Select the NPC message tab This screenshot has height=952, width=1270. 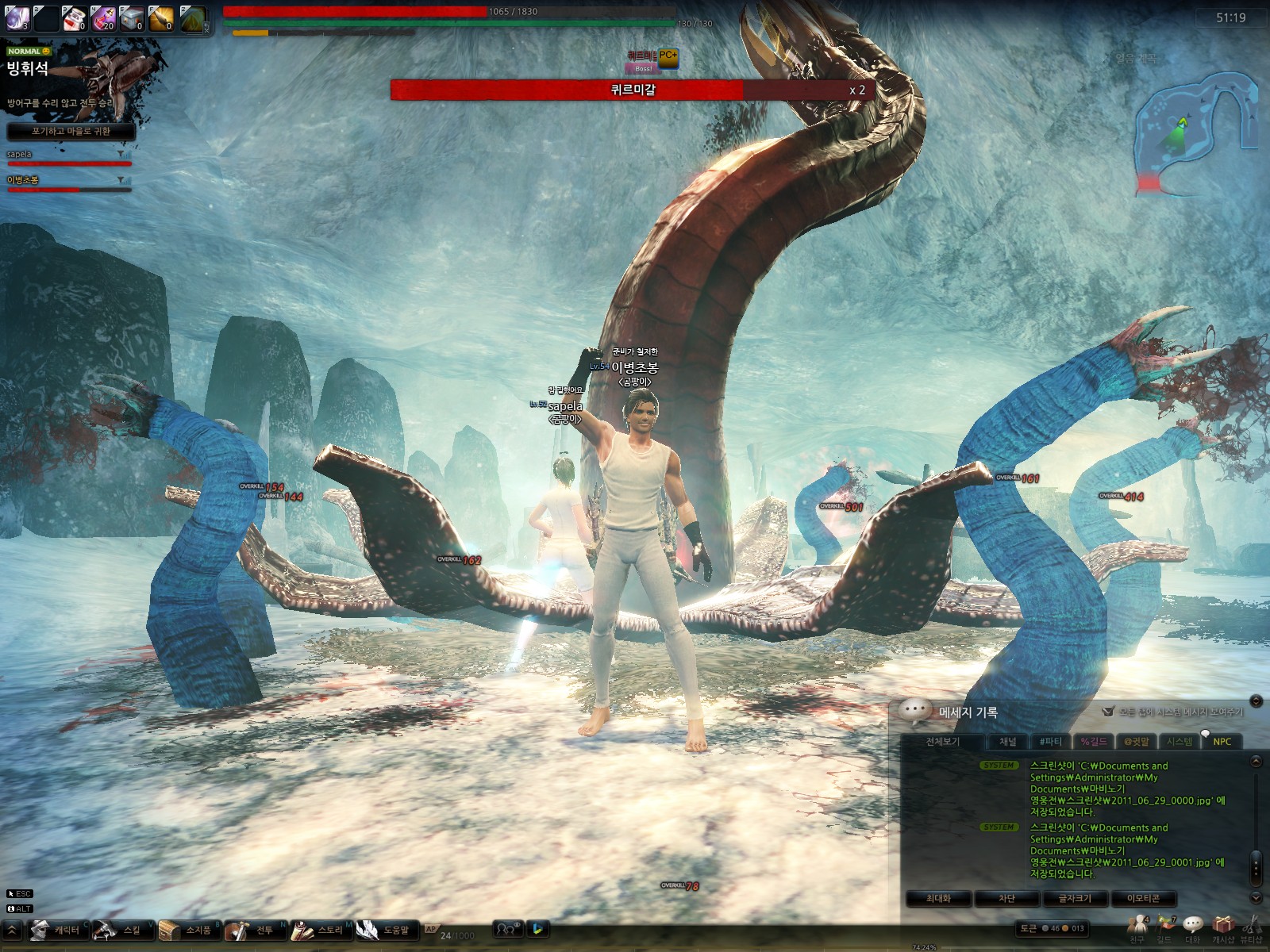(x=1222, y=742)
